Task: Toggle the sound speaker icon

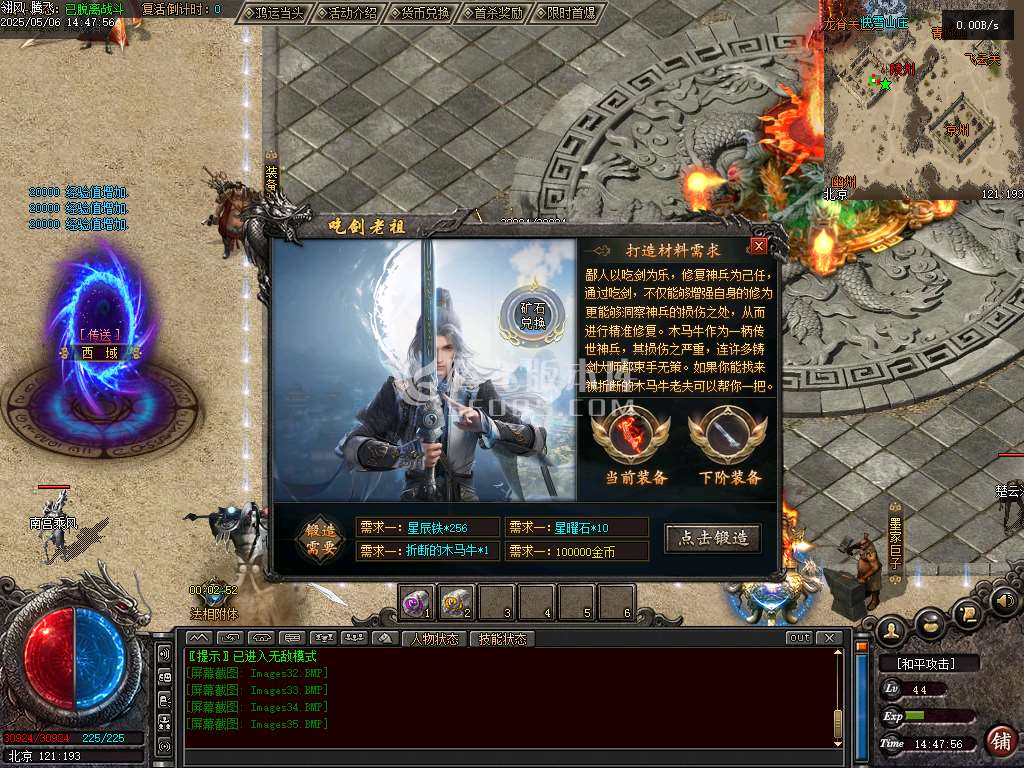Action: point(1003,603)
